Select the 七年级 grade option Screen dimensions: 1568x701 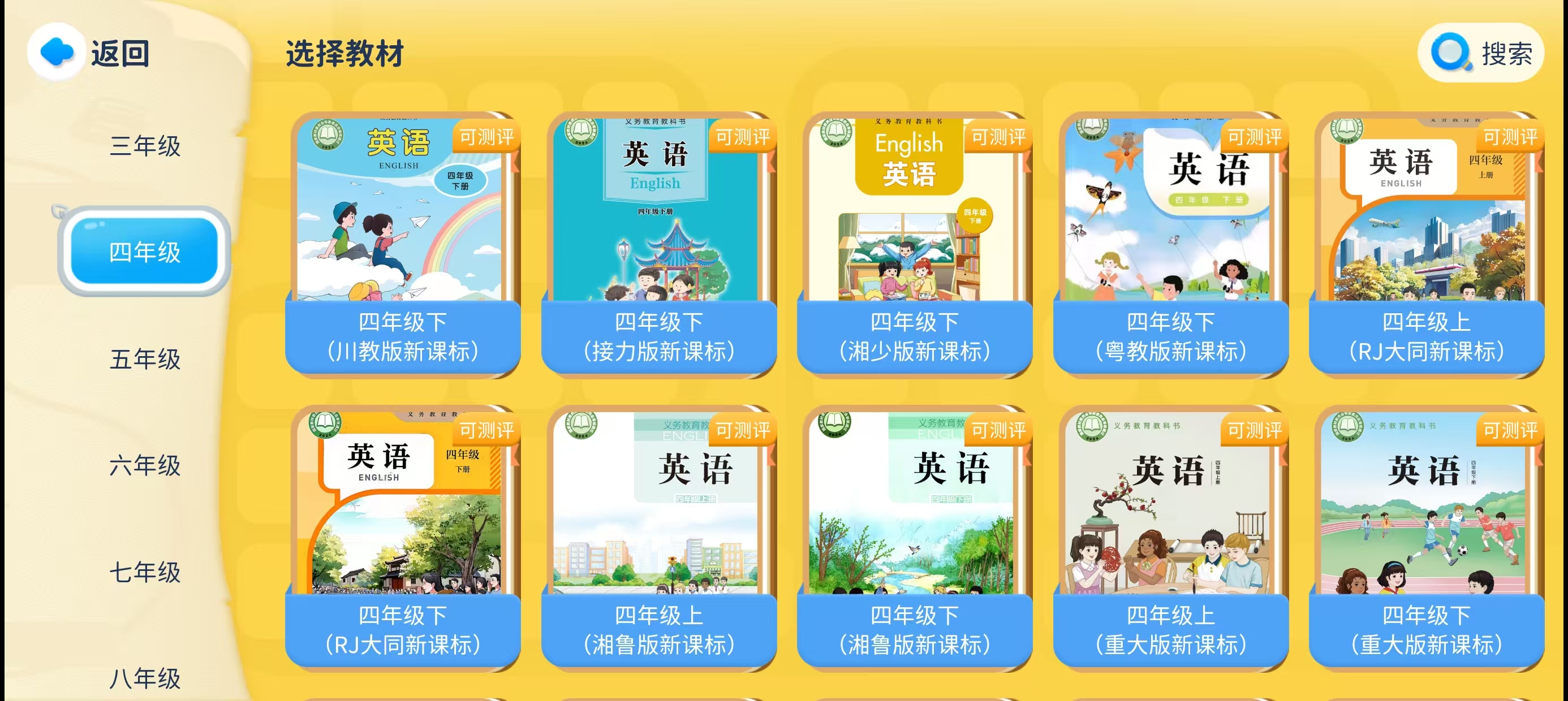[x=144, y=573]
